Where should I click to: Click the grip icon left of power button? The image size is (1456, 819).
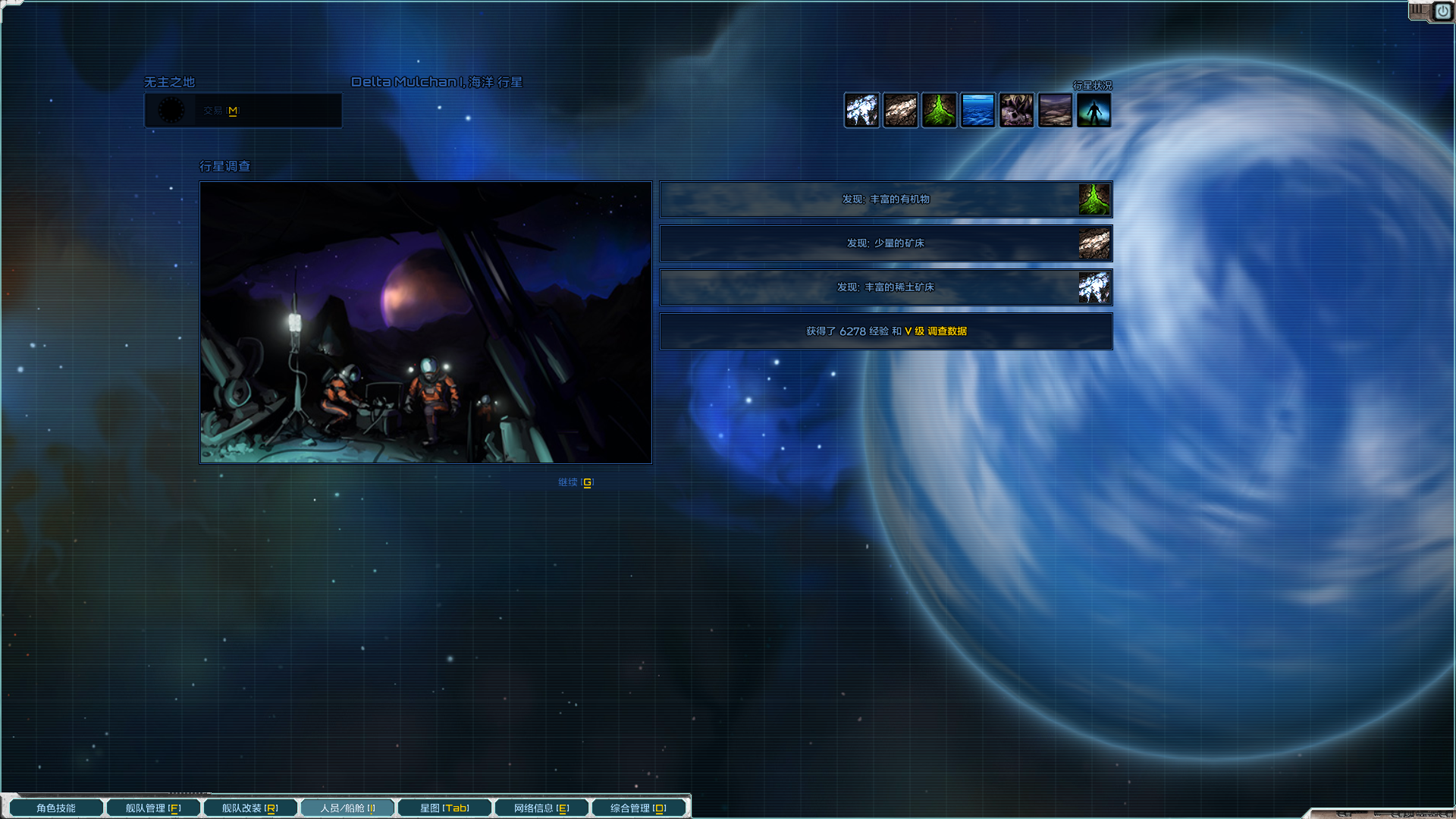click(1420, 11)
